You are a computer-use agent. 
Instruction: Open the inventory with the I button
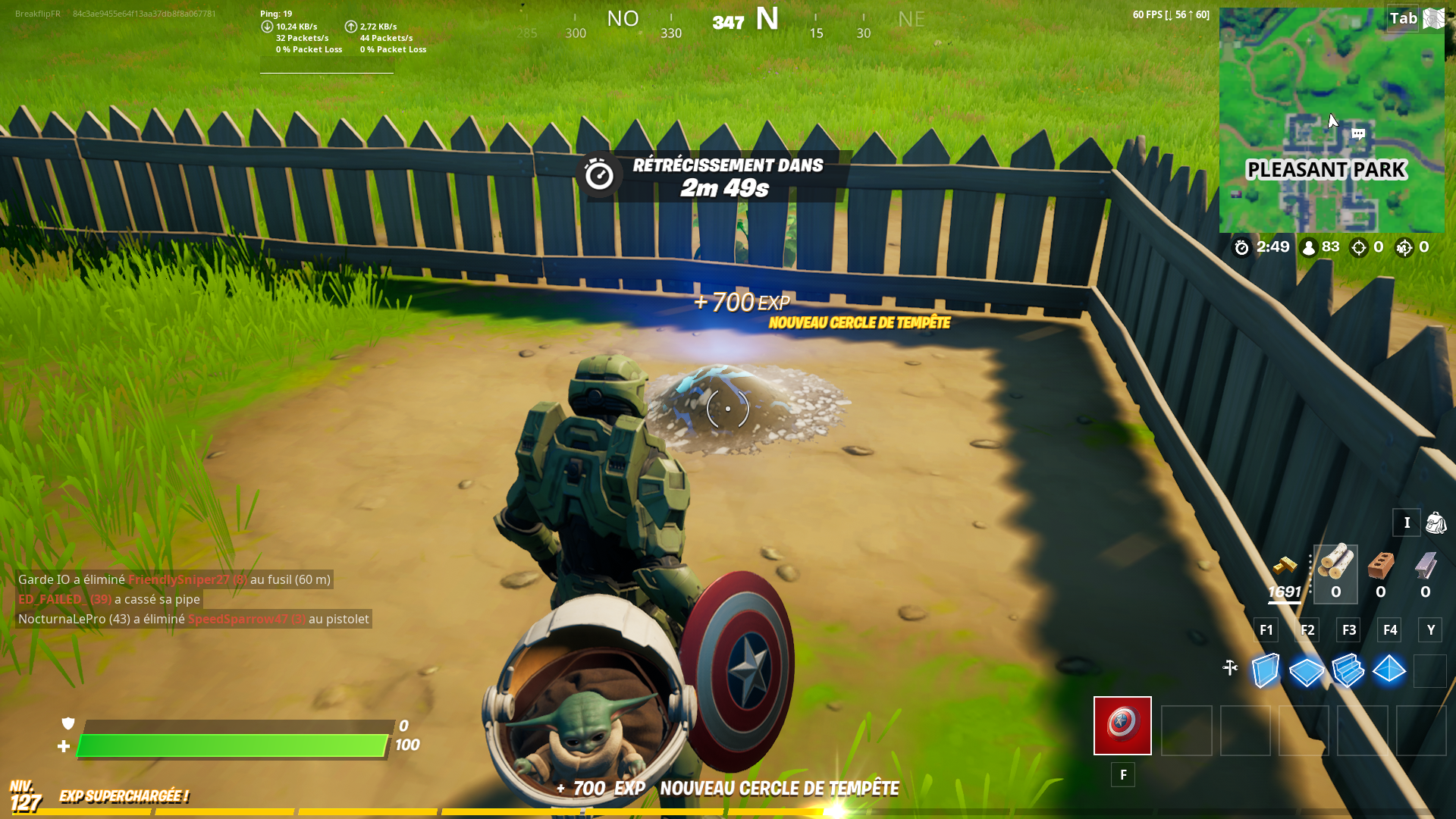point(1407,522)
